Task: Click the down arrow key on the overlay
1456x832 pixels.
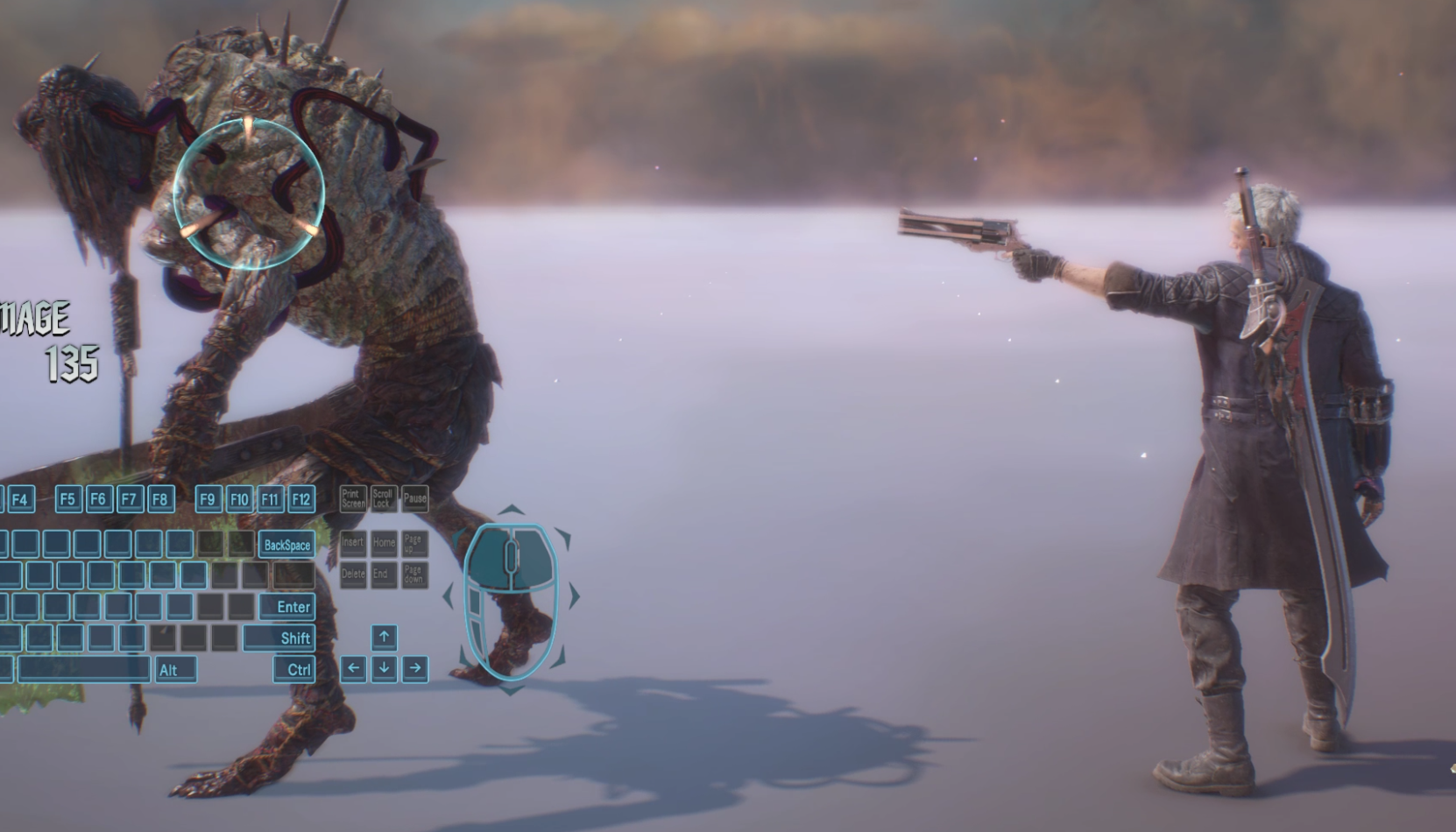Action: [x=384, y=668]
